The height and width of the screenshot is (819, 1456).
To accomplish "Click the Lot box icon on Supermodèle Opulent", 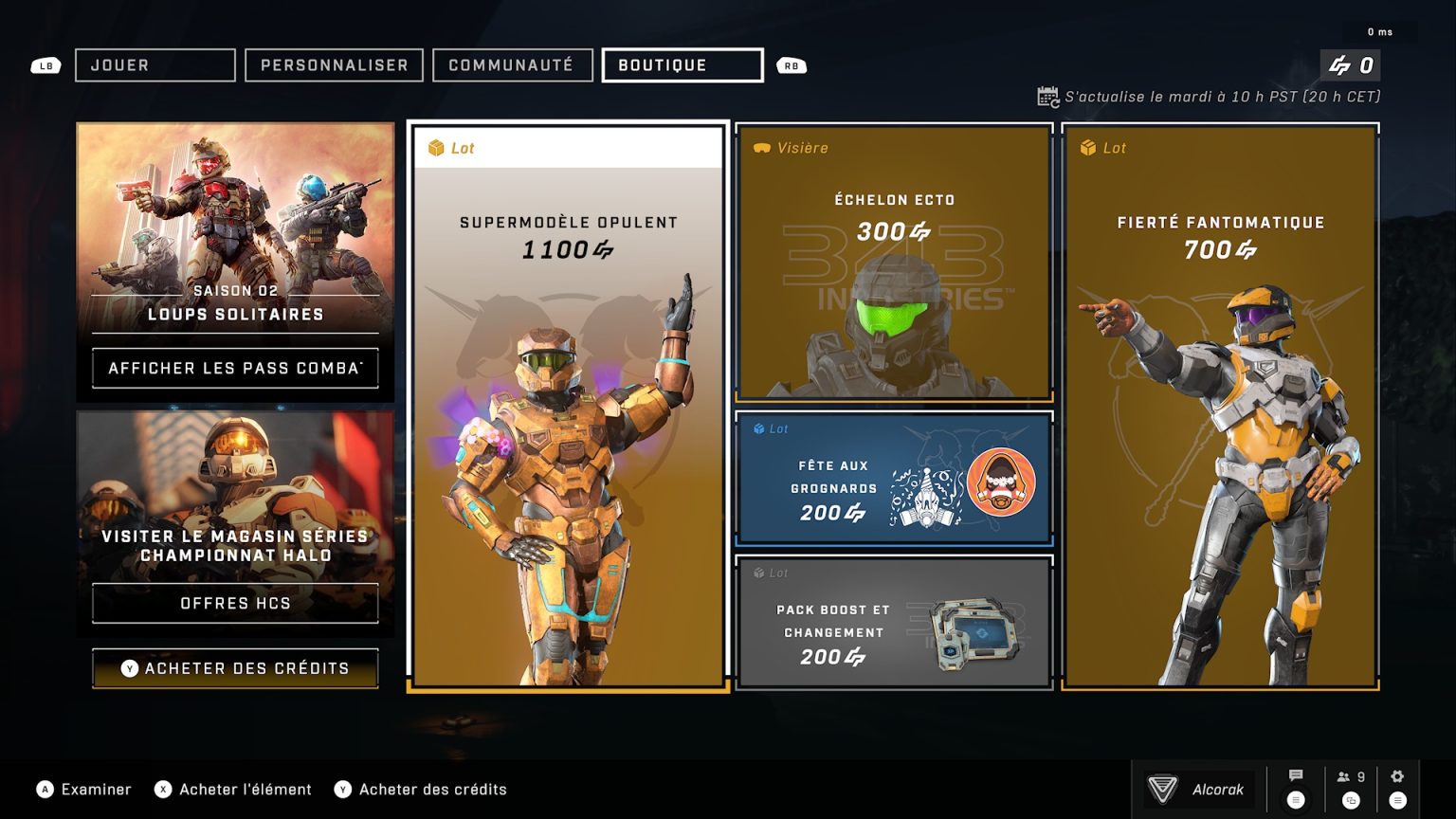I will (434, 148).
